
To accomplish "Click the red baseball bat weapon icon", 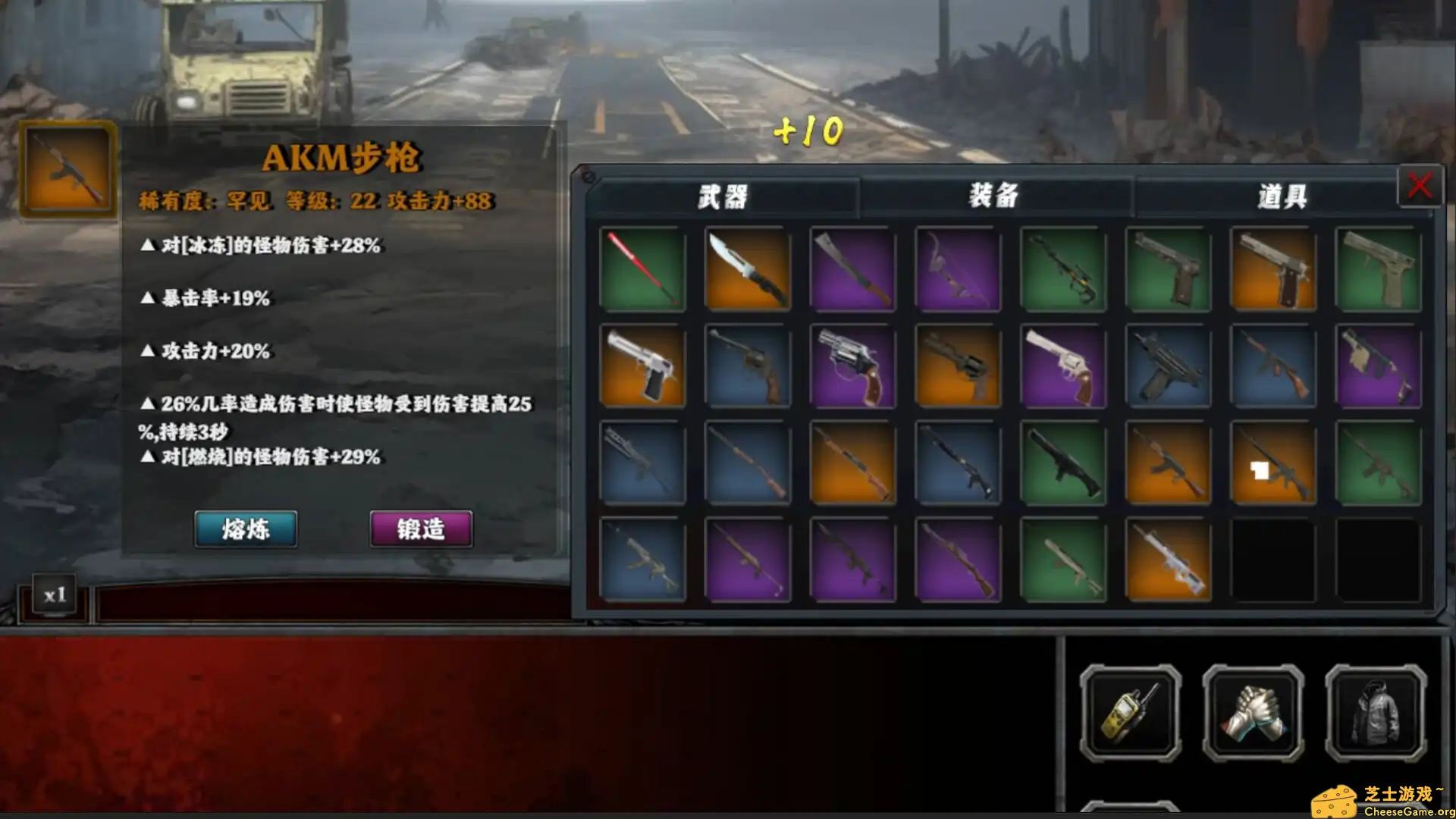I will [x=642, y=269].
